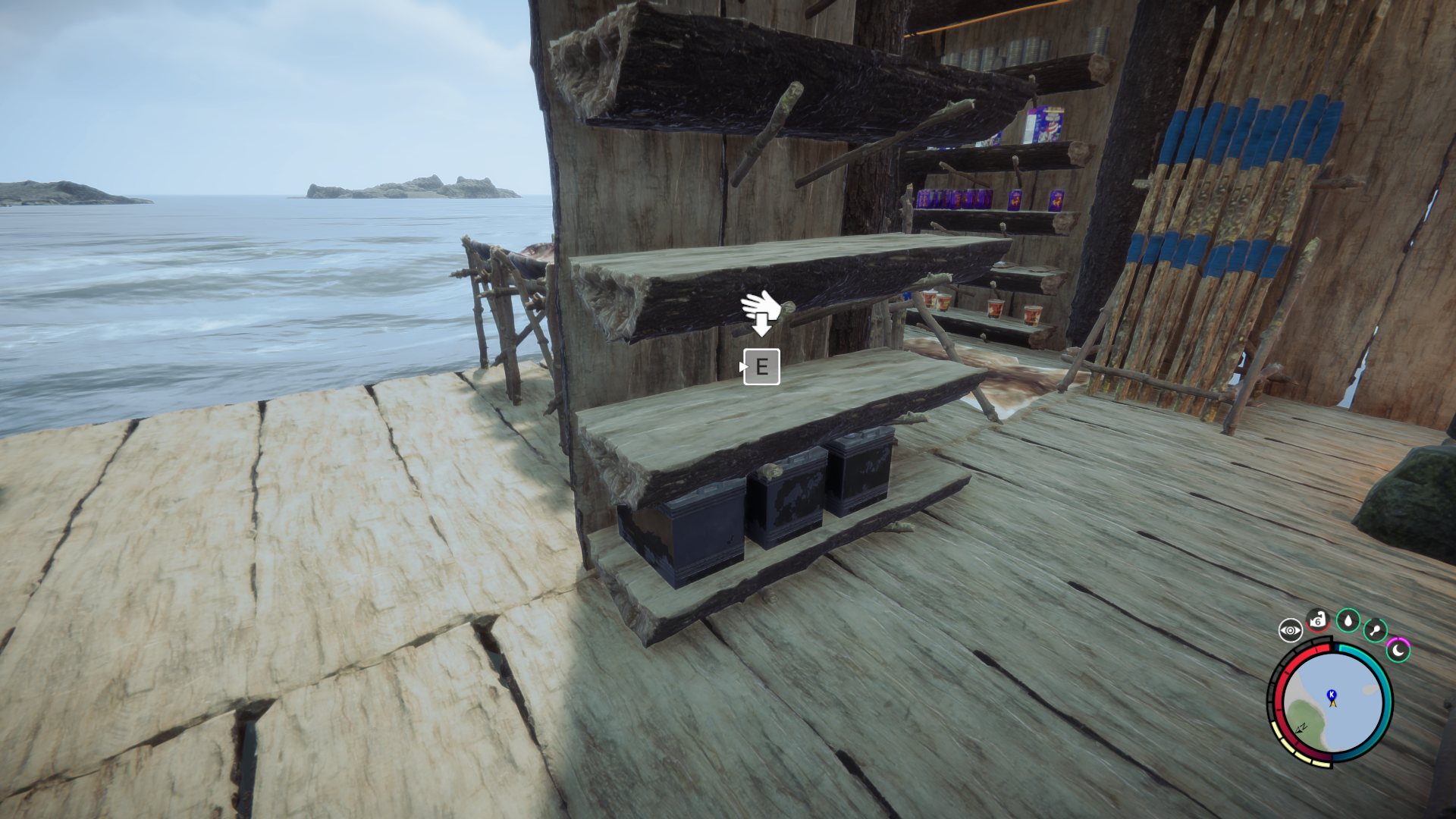Click the eye visibility icon
The width and height of the screenshot is (1456, 819).
pos(1290,630)
